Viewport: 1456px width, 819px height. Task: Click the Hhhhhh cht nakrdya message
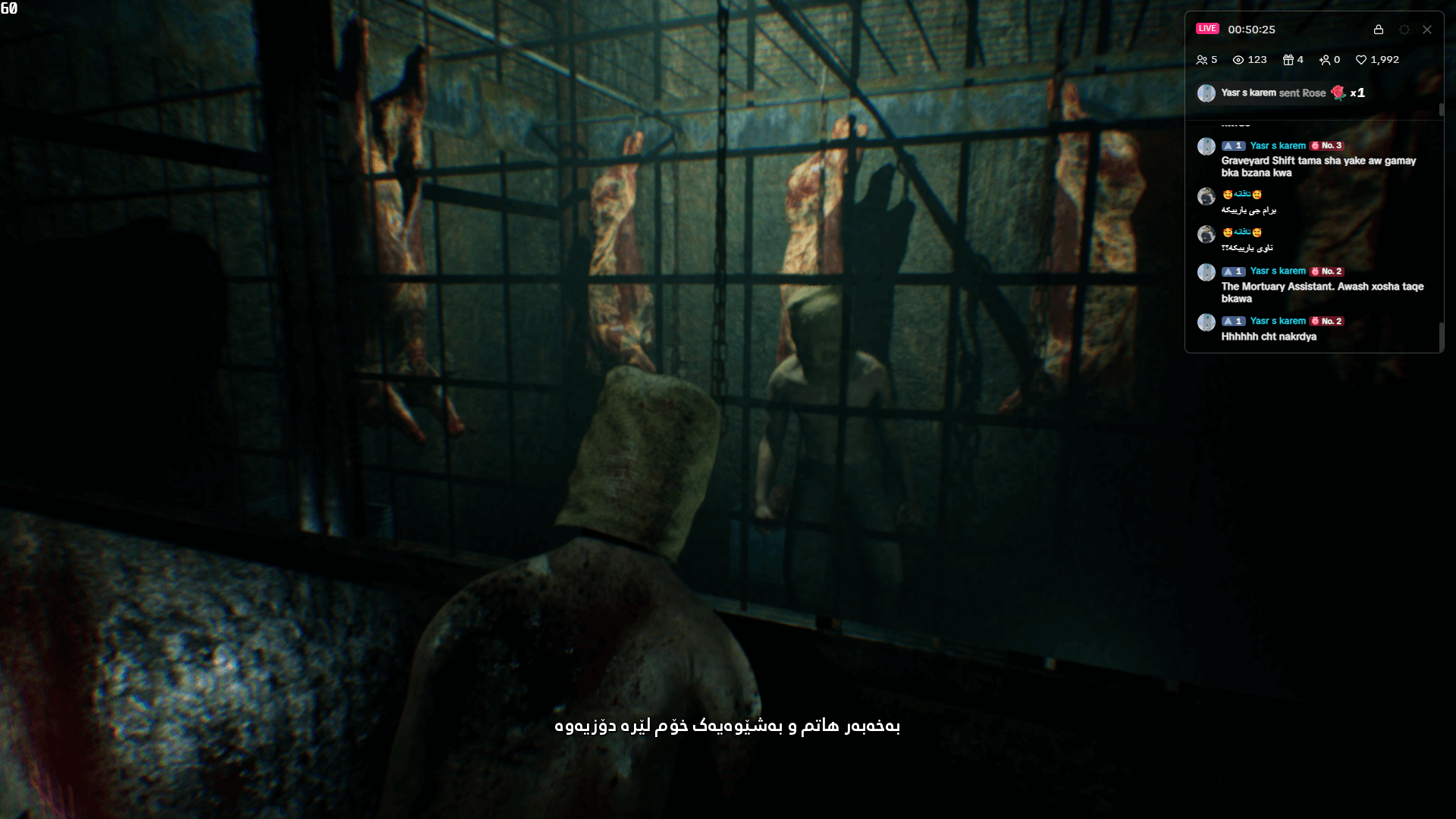click(1269, 337)
